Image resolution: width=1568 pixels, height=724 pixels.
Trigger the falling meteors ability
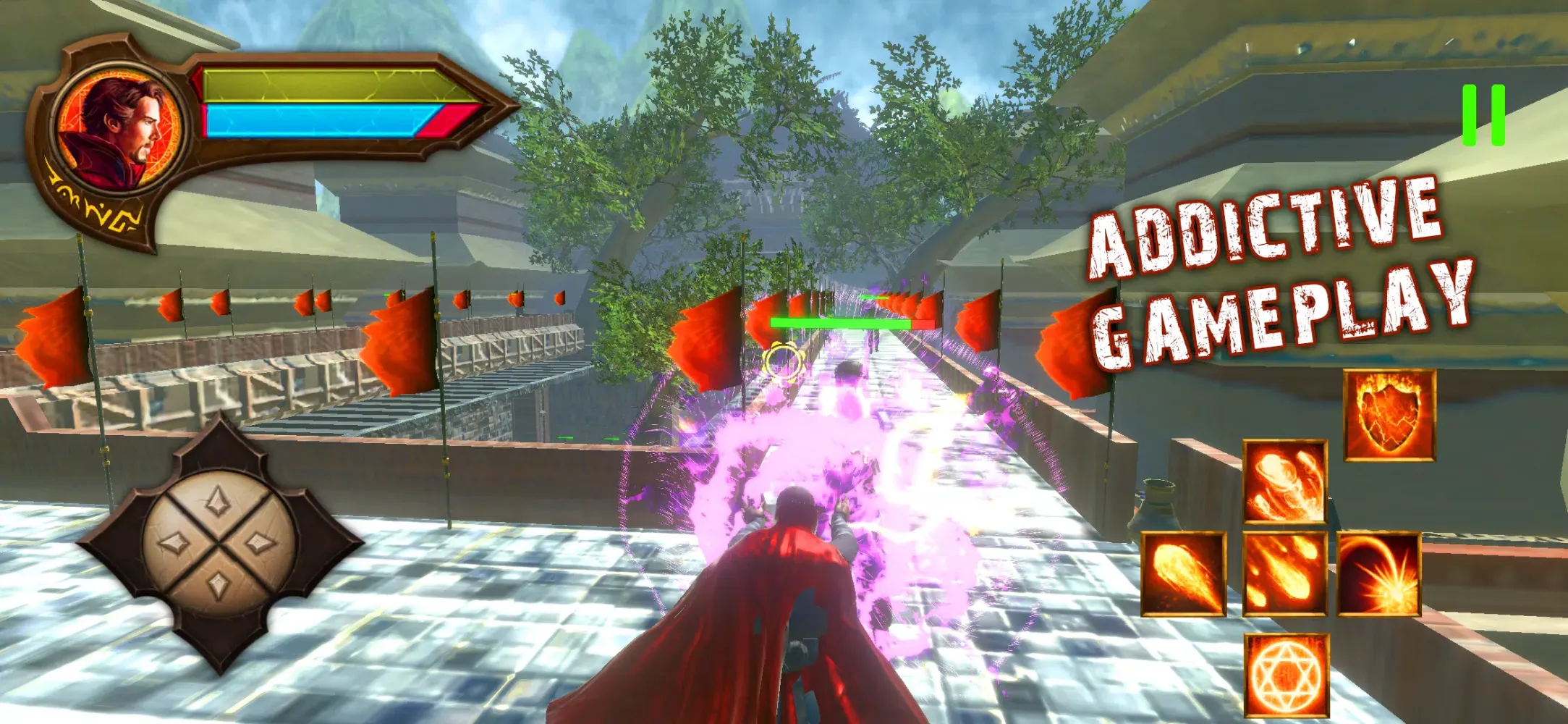coord(1285,574)
